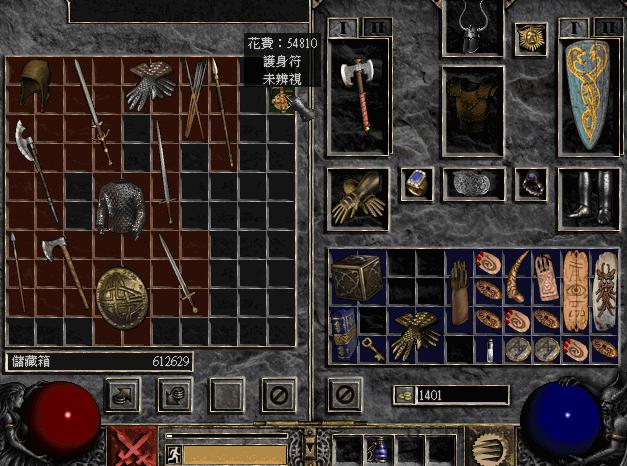627x466 pixels.
Task: Select the unidentified amulet in the stash
Action: pos(281,99)
